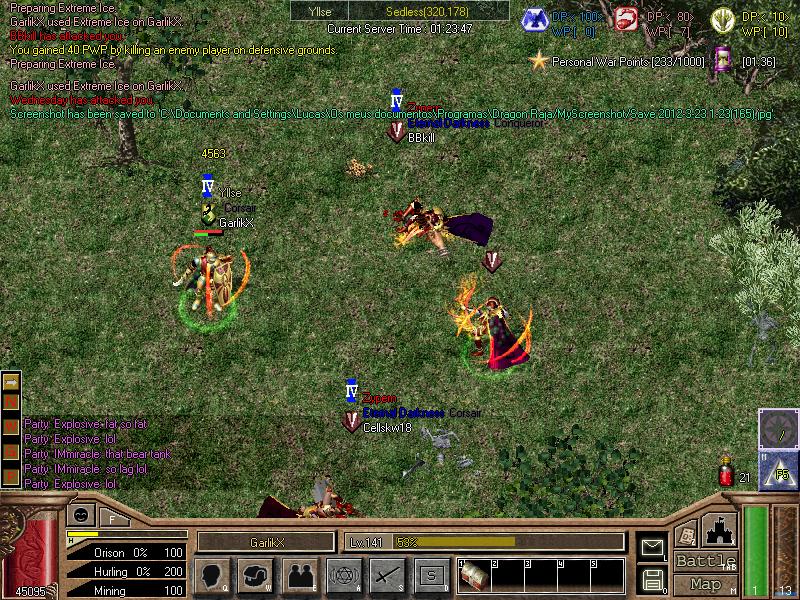Use the red potion quick item

pos(727,474)
